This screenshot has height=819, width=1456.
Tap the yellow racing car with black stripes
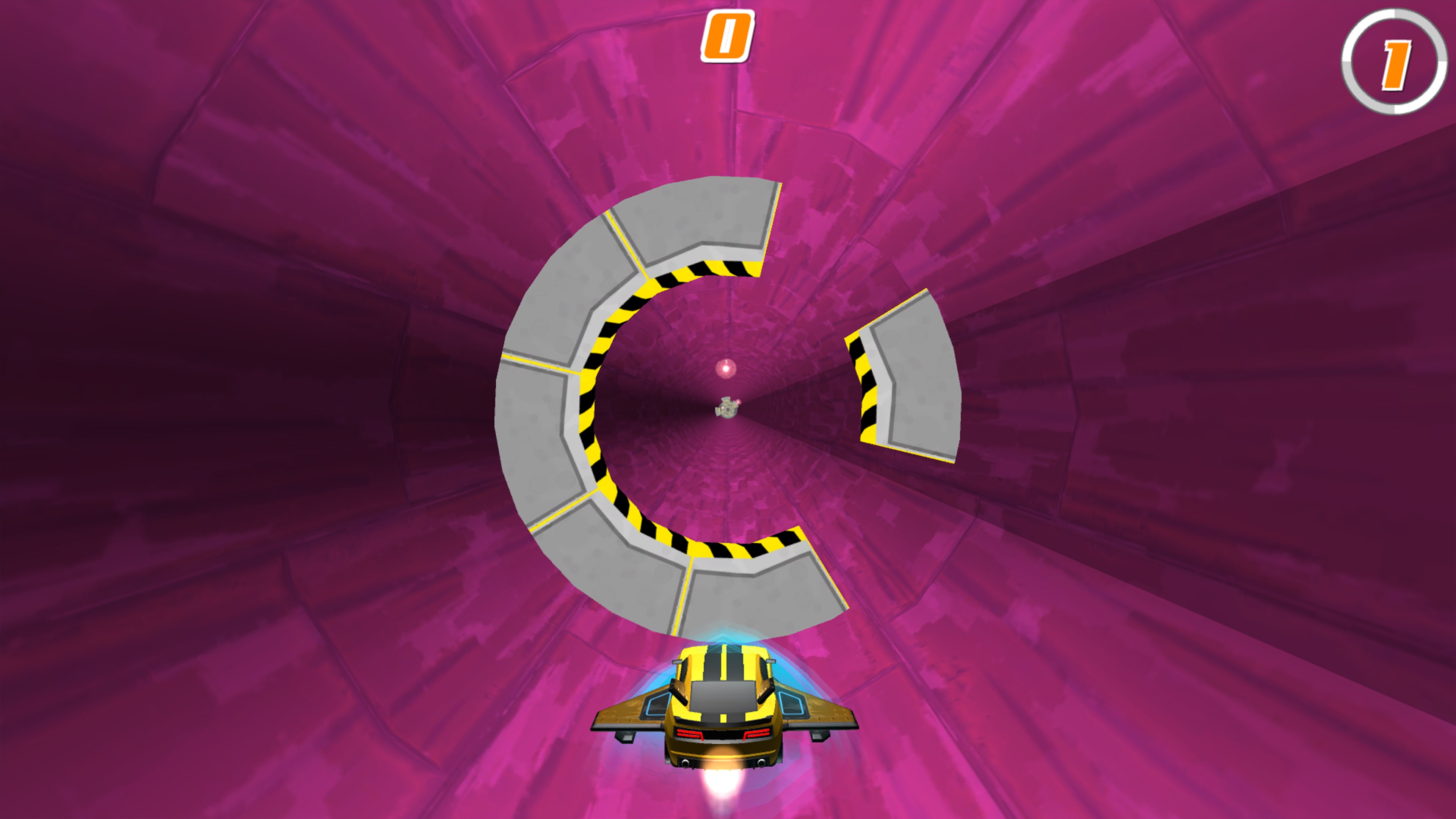[x=723, y=701]
